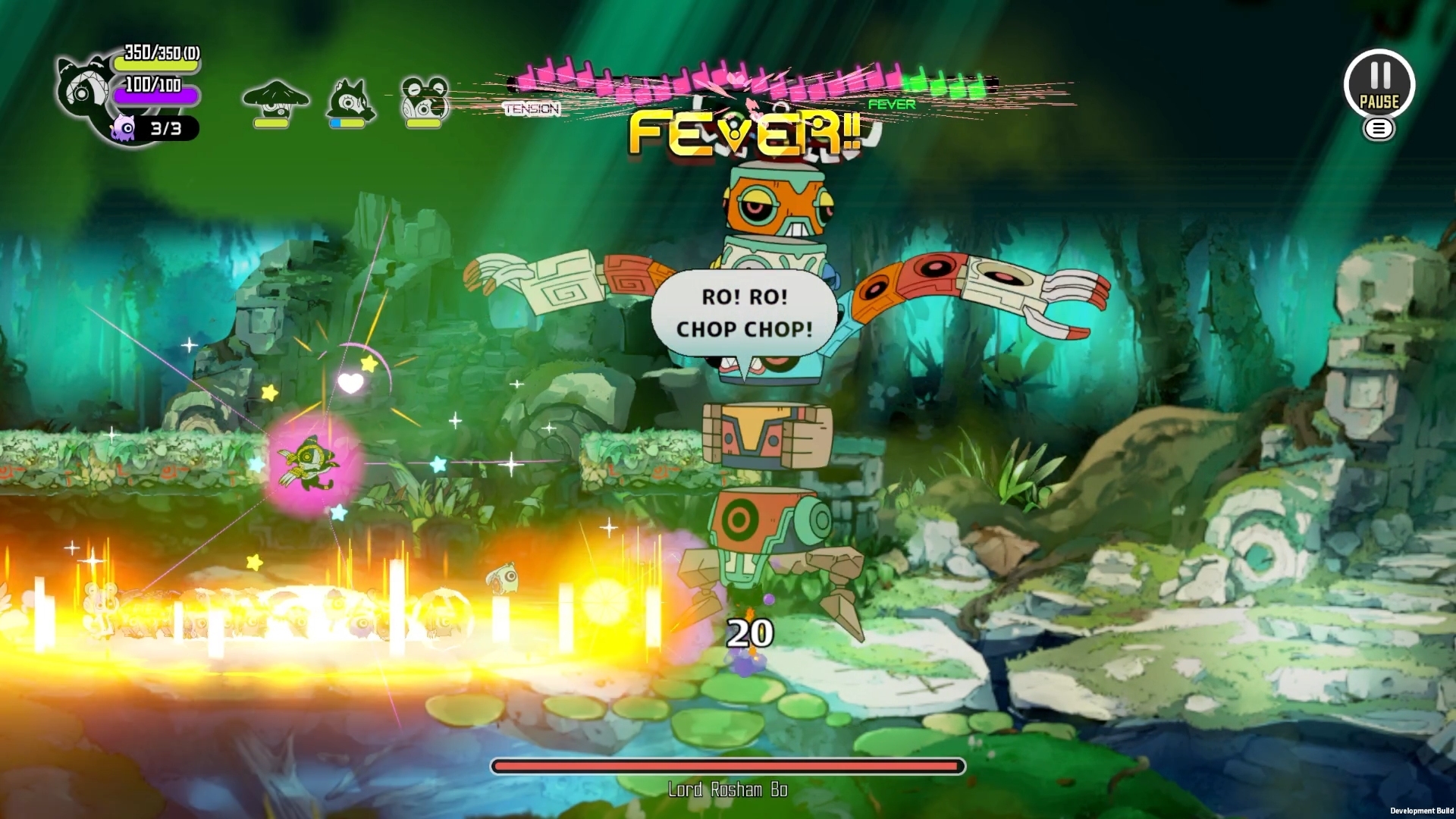The image size is (1456, 819).
Task: Pause the game with the PAUSE button
Action: 1379,83
